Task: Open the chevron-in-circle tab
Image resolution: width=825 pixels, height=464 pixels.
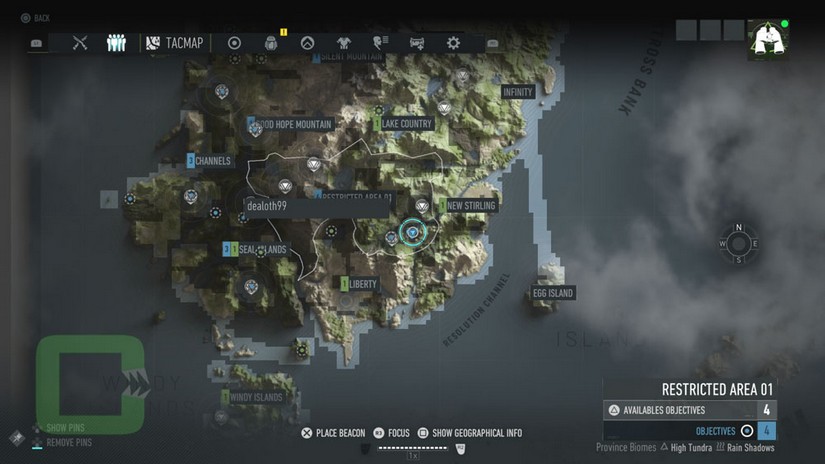Action: (308, 43)
